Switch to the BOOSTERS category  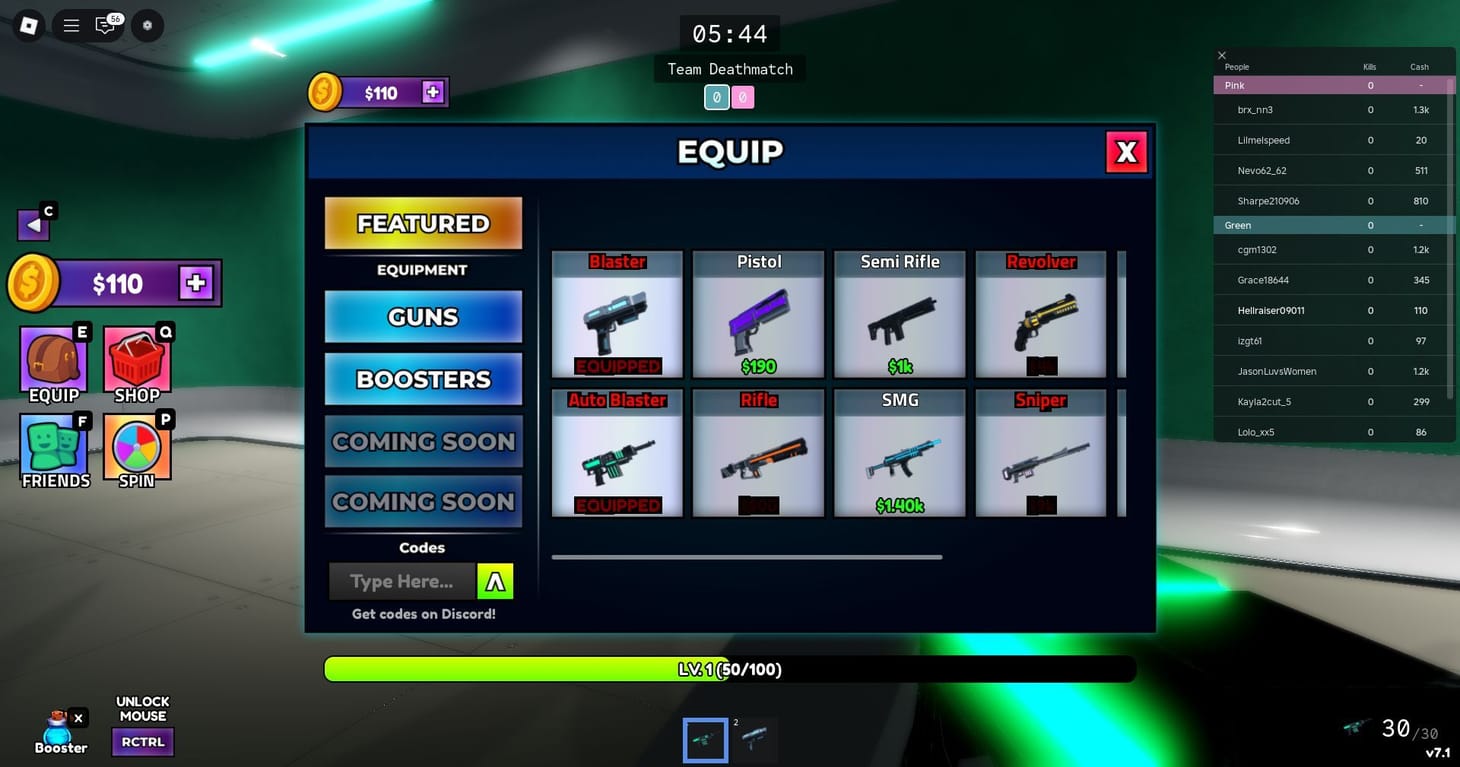pos(422,379)
